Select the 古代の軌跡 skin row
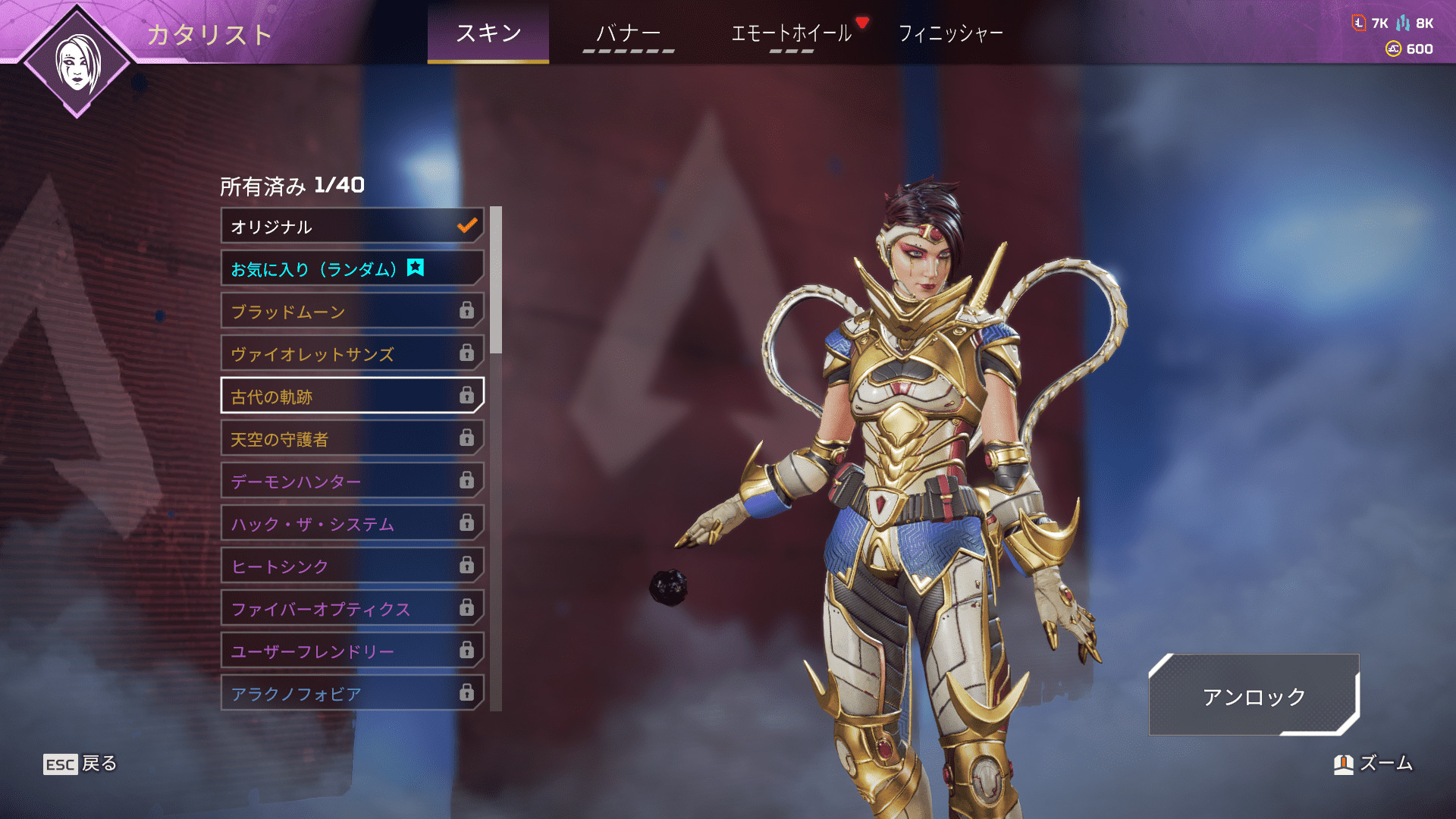Image resolution: width=1456 pixels, height=819 pixels. tap(352, 396)
